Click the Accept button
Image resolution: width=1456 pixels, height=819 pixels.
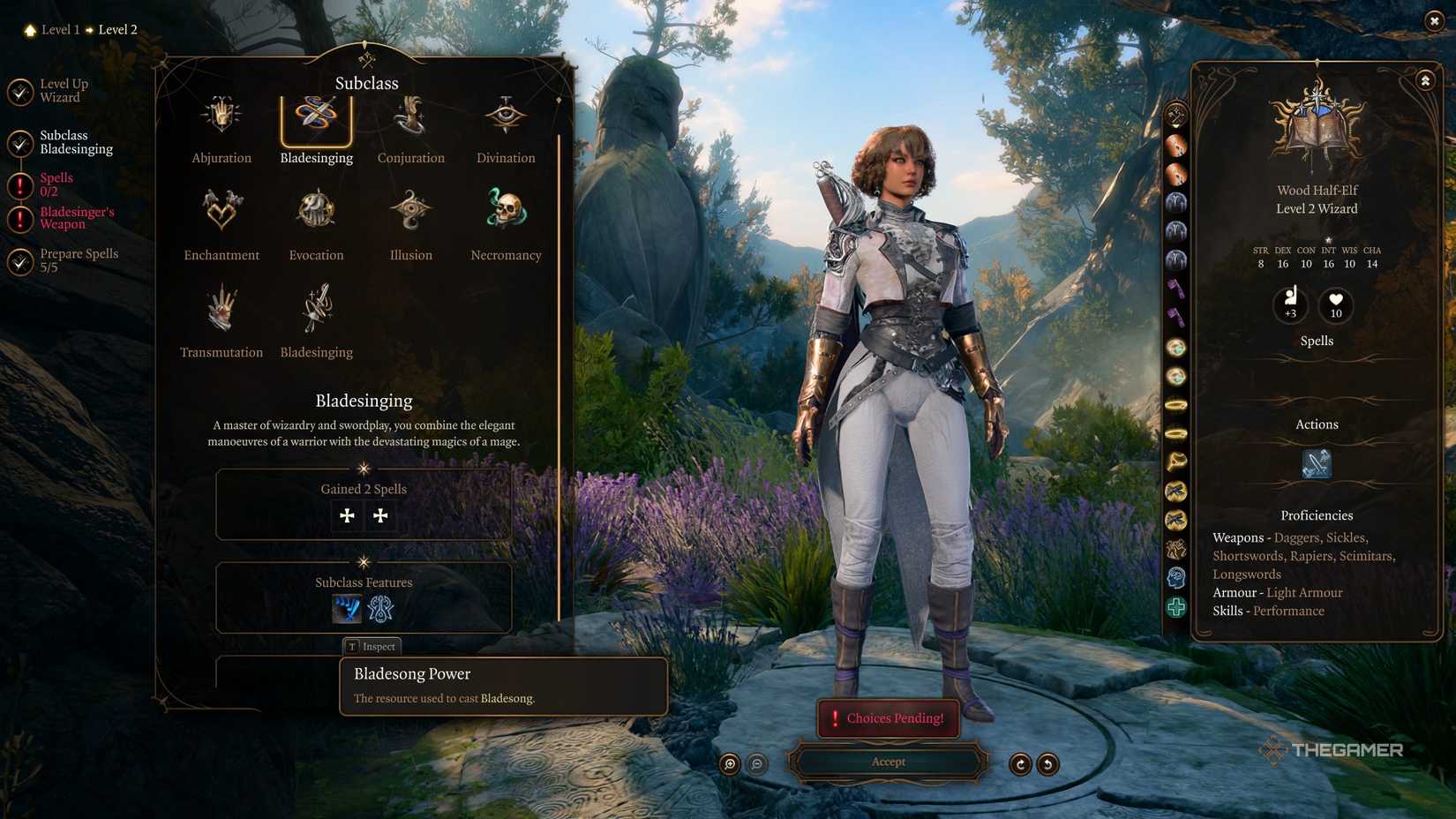point(888,762)
